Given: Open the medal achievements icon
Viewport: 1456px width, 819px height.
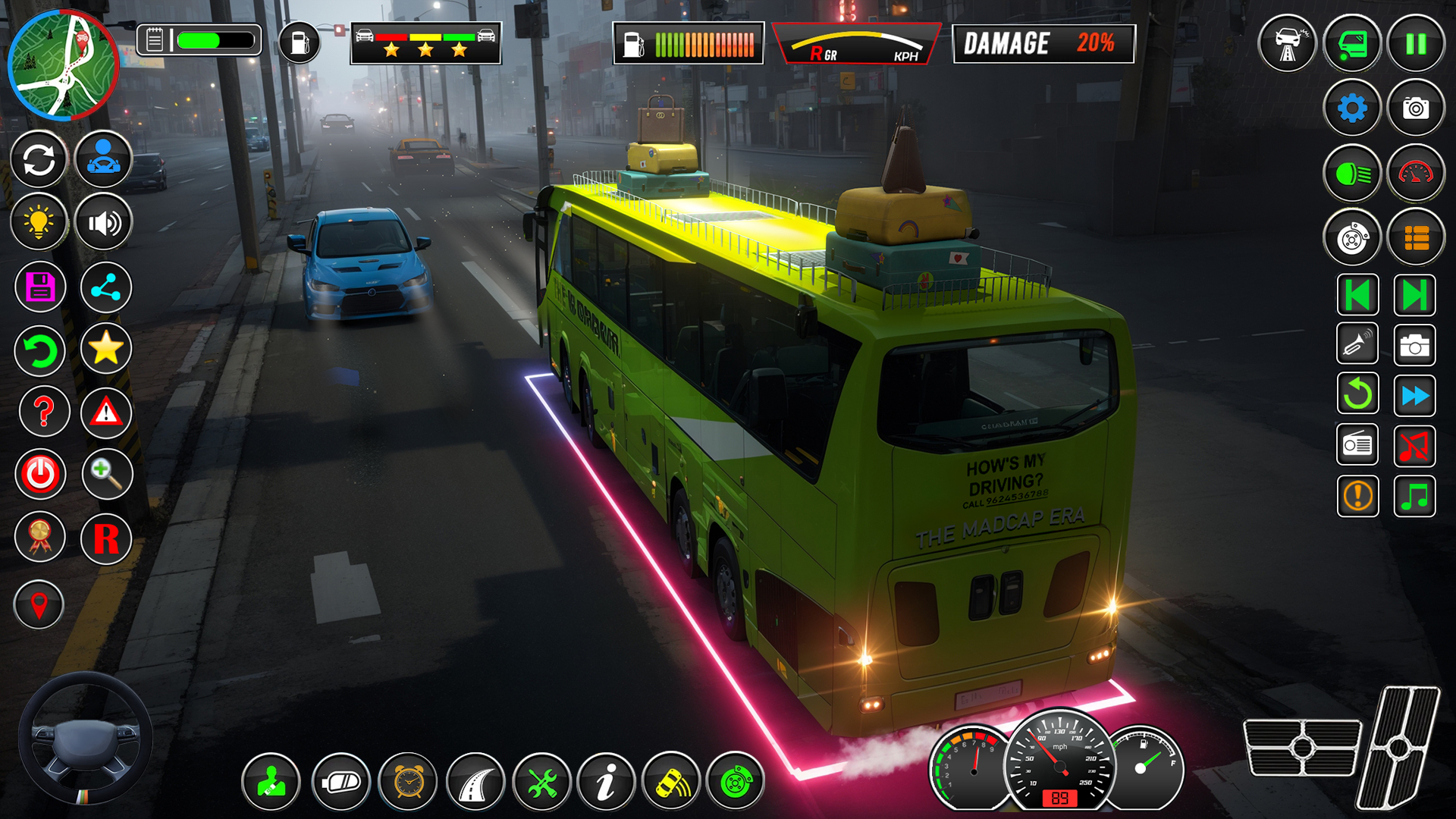Looking at the screenshot, I should [x=39, y=535].
